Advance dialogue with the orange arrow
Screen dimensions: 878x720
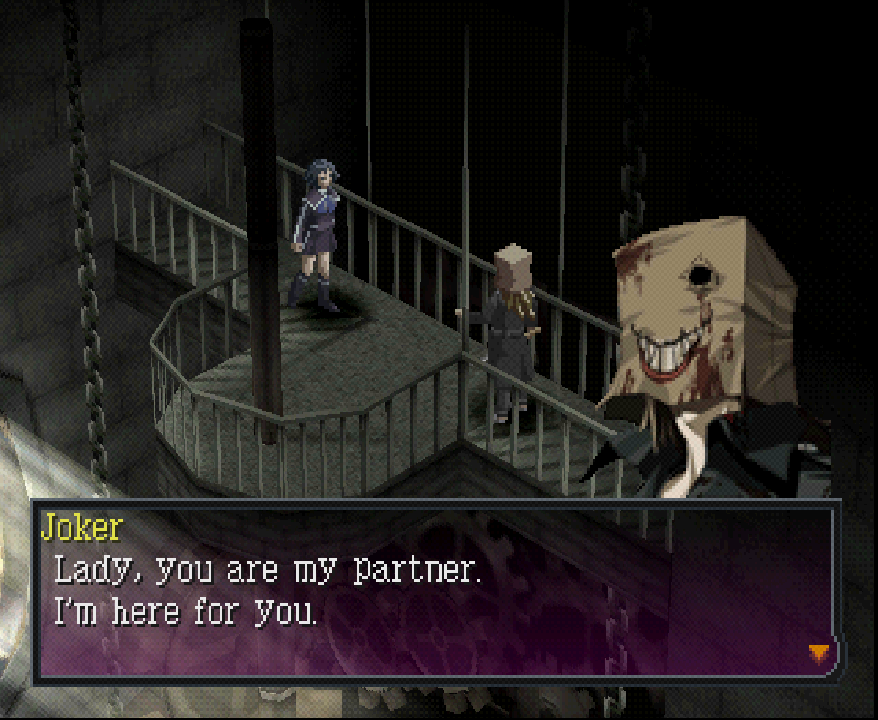click(819, 653)
